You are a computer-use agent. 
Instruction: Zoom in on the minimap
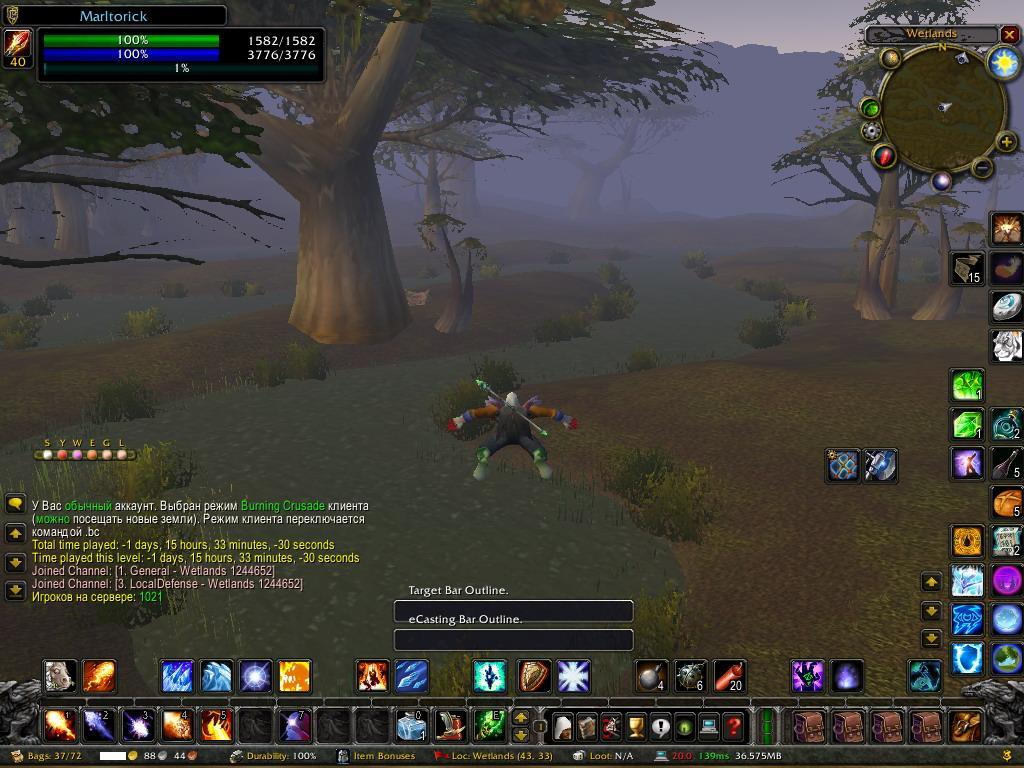1006,144
